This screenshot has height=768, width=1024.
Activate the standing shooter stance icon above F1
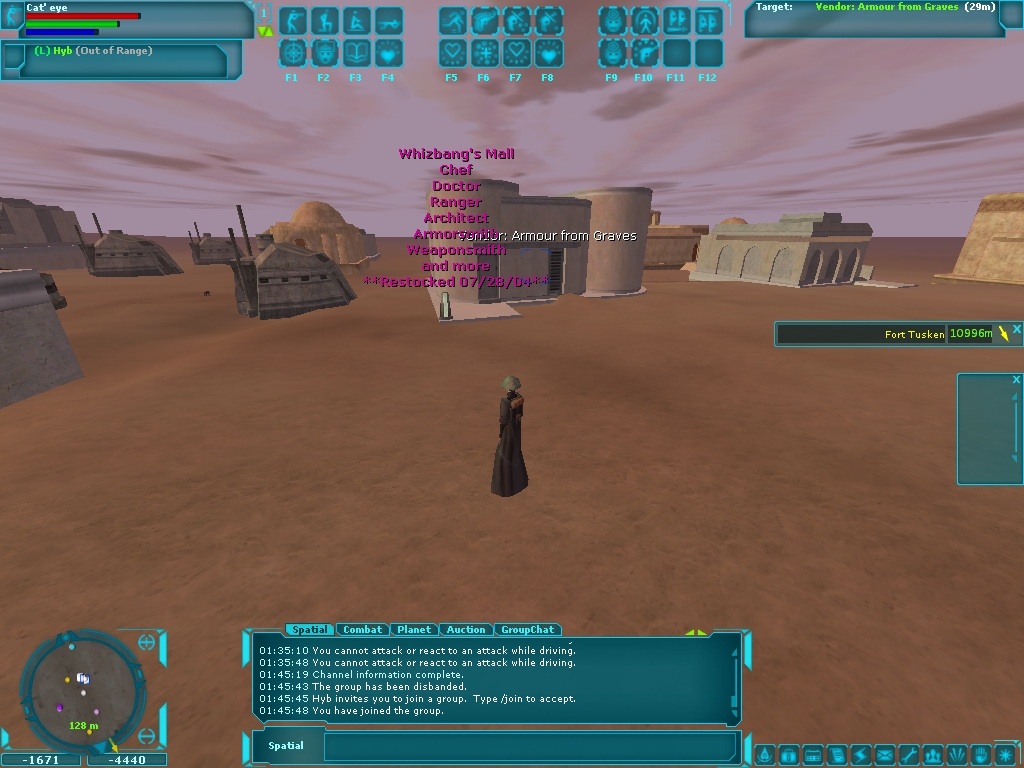point(293,21)
